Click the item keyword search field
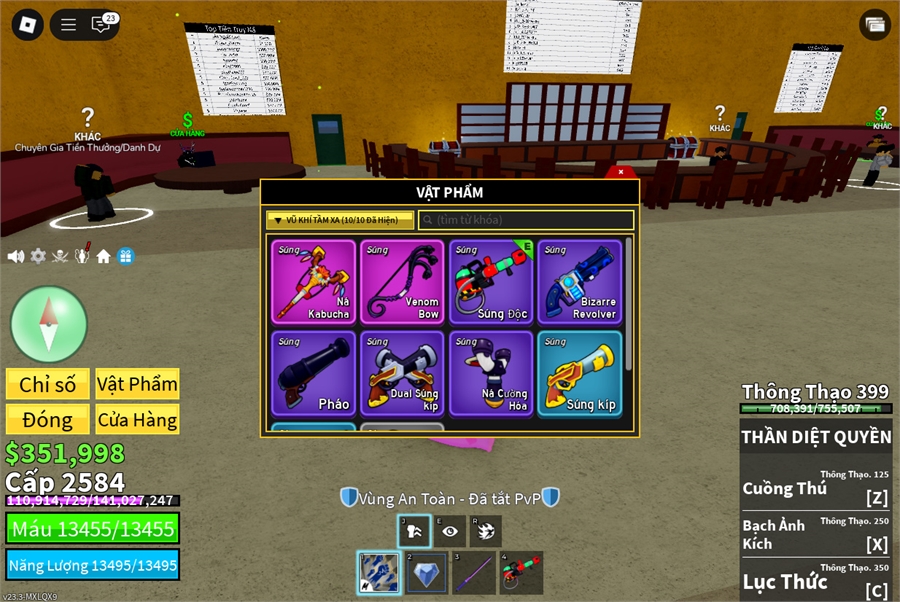900x602 pixels. click(526, 220)
